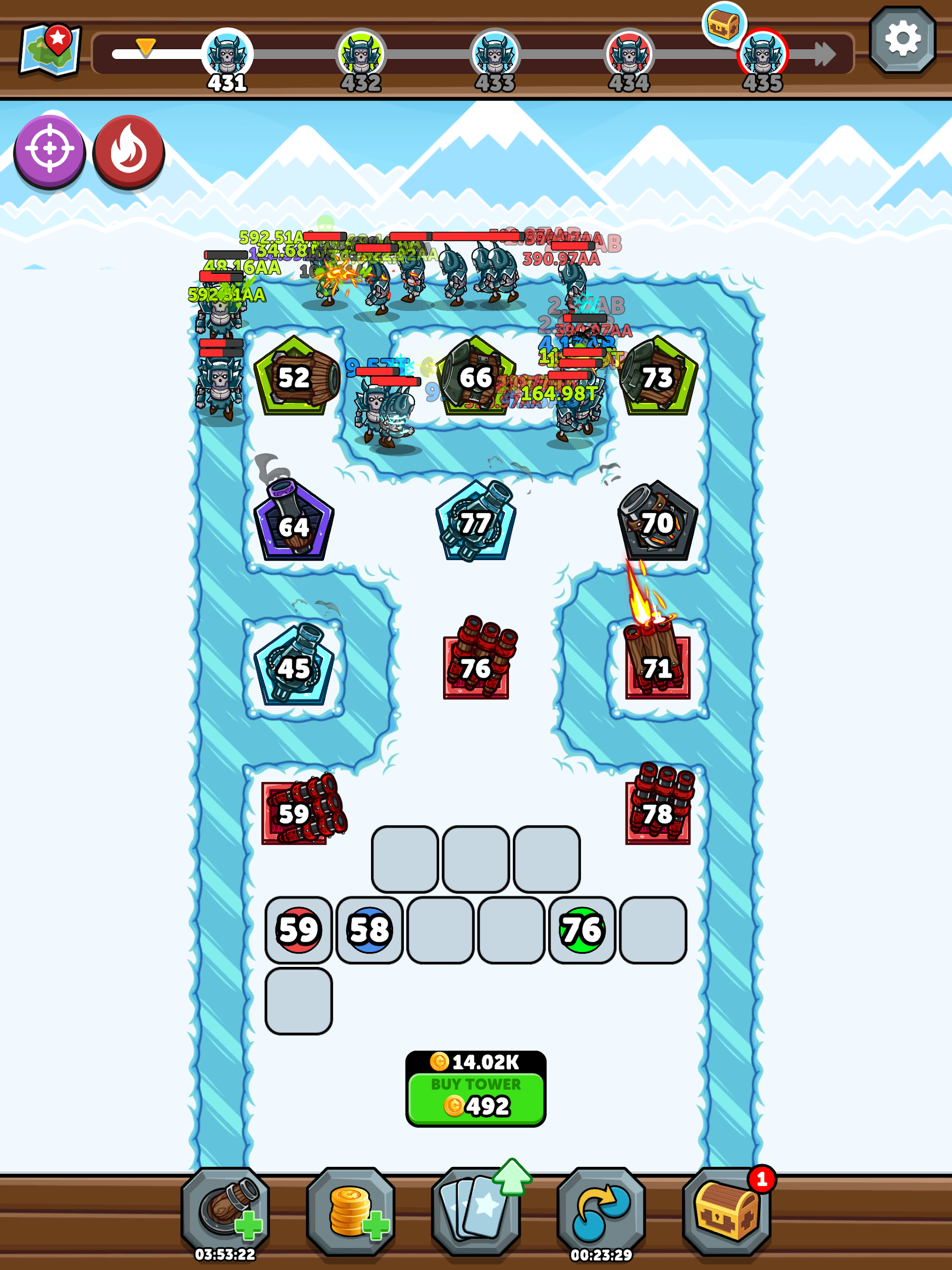Screen dimensions: 952x1270
Task: Select the level 52 barrel cannon tower
Action: tap(296, 377)
